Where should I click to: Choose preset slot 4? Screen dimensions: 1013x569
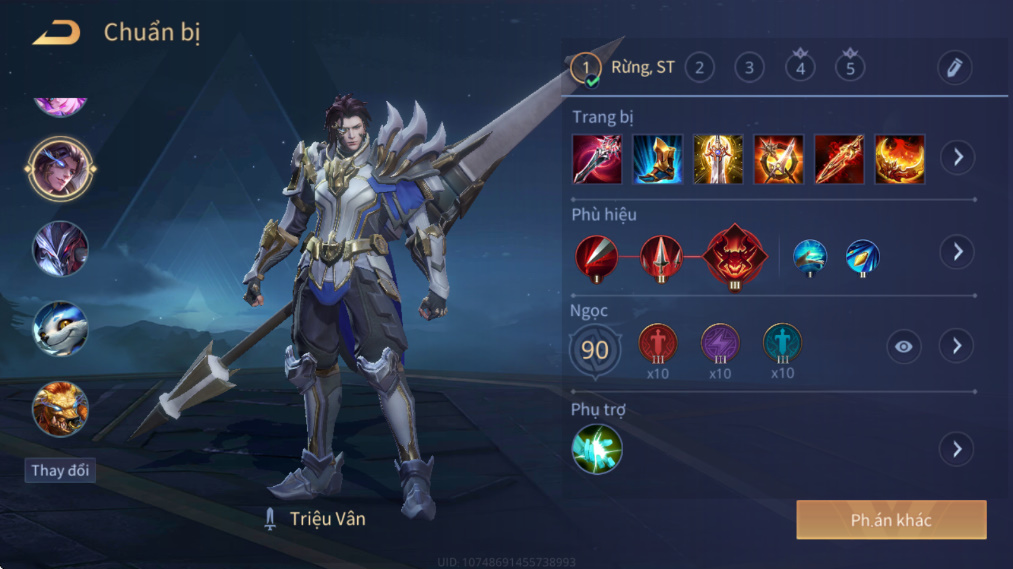(800, 67)
